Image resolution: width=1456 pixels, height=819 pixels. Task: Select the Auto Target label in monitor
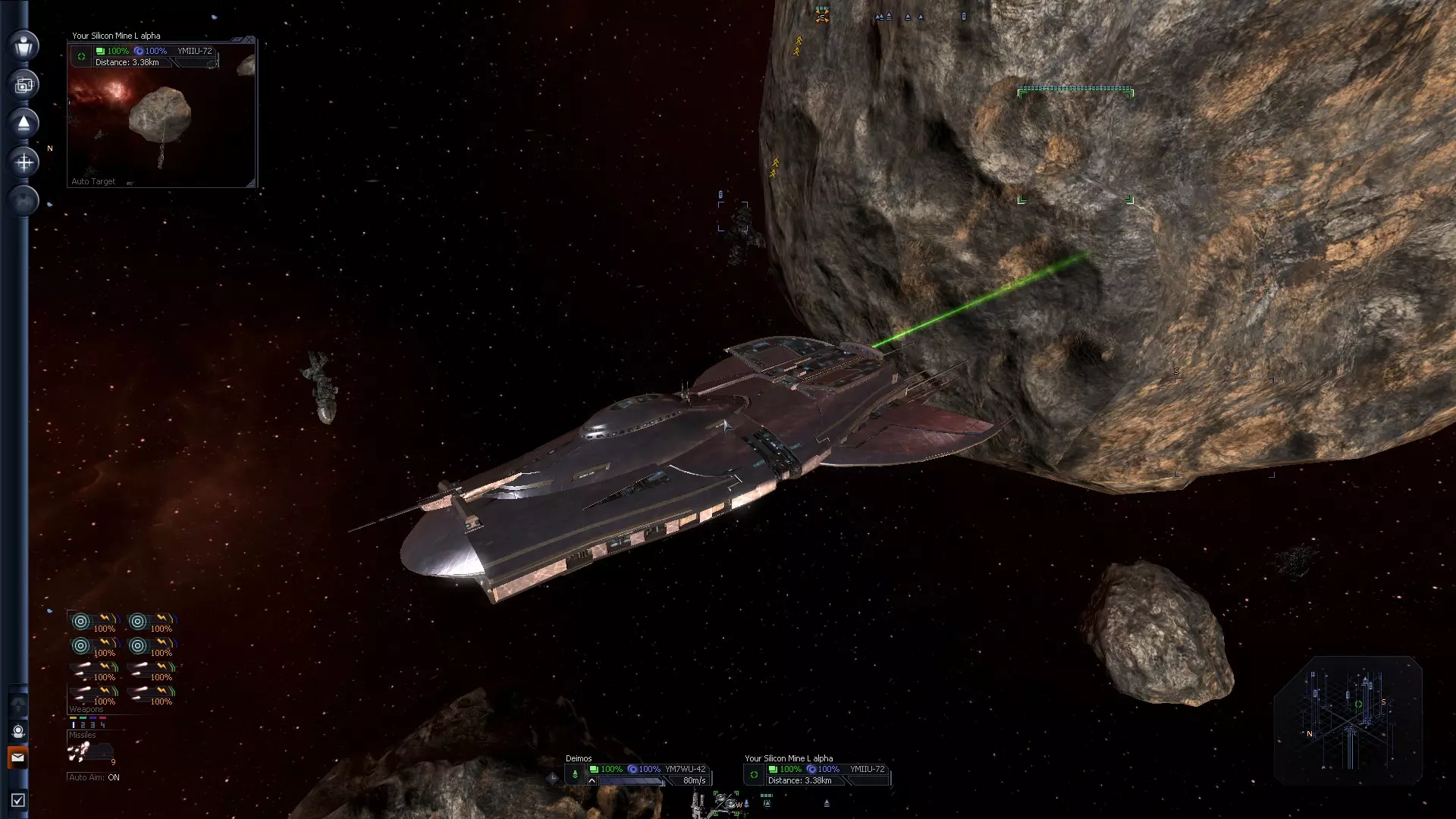click(93, 181)
